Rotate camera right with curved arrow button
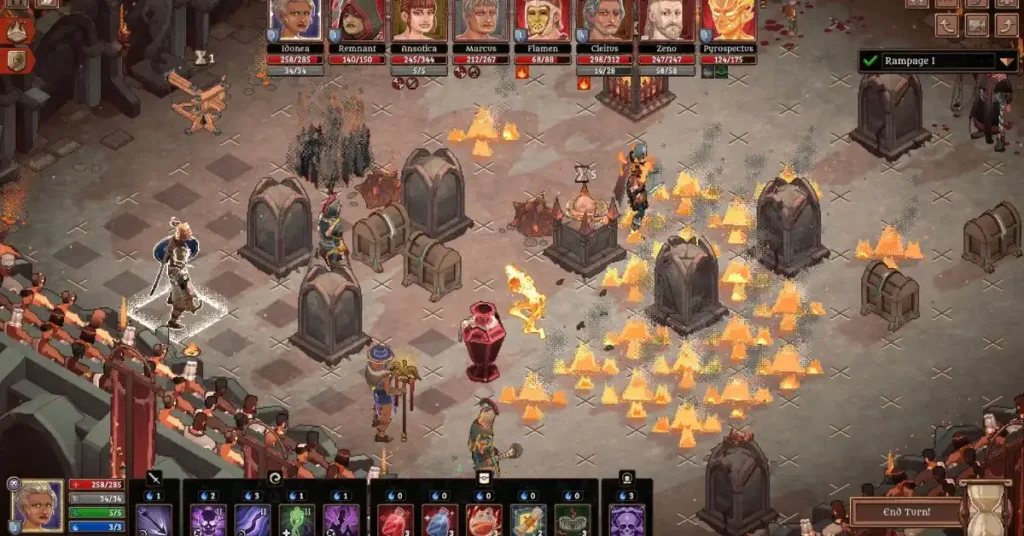 tap(1007, 25)
